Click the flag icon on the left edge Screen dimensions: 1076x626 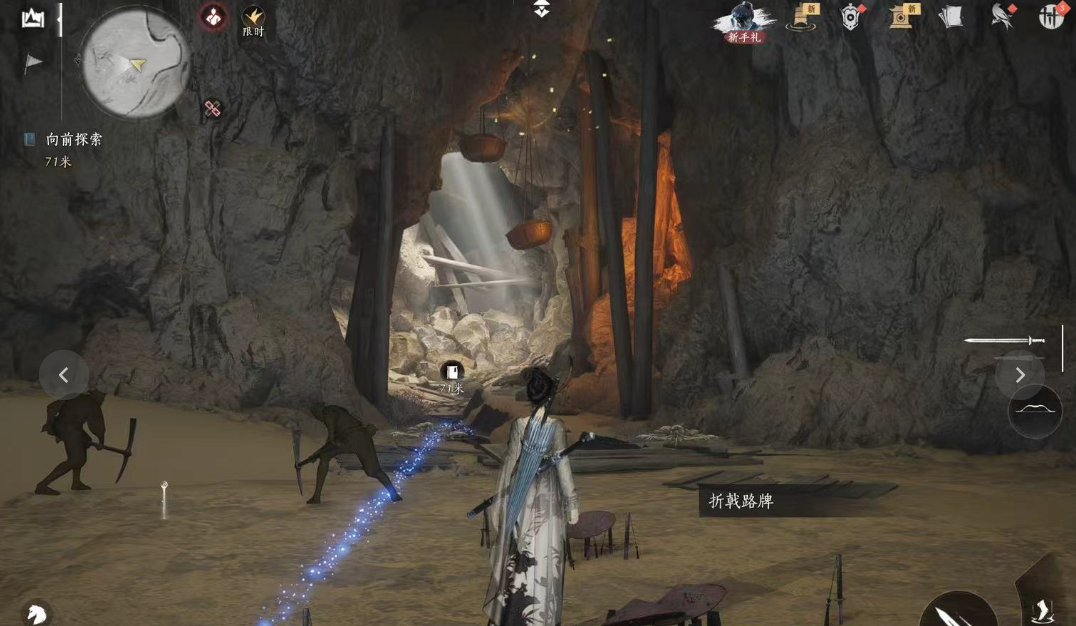pos(33,62)
